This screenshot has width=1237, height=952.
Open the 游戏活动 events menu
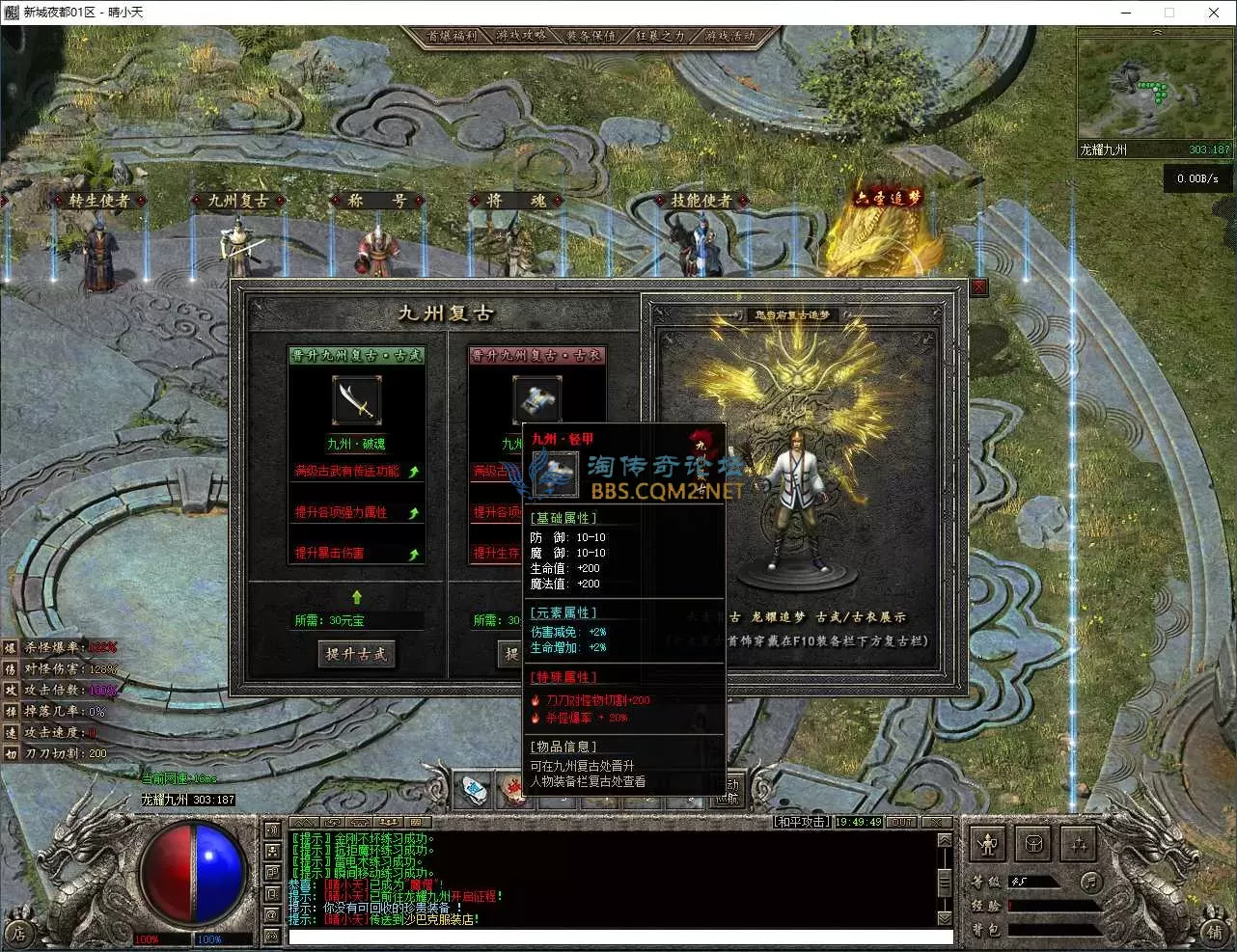(729, 36)
